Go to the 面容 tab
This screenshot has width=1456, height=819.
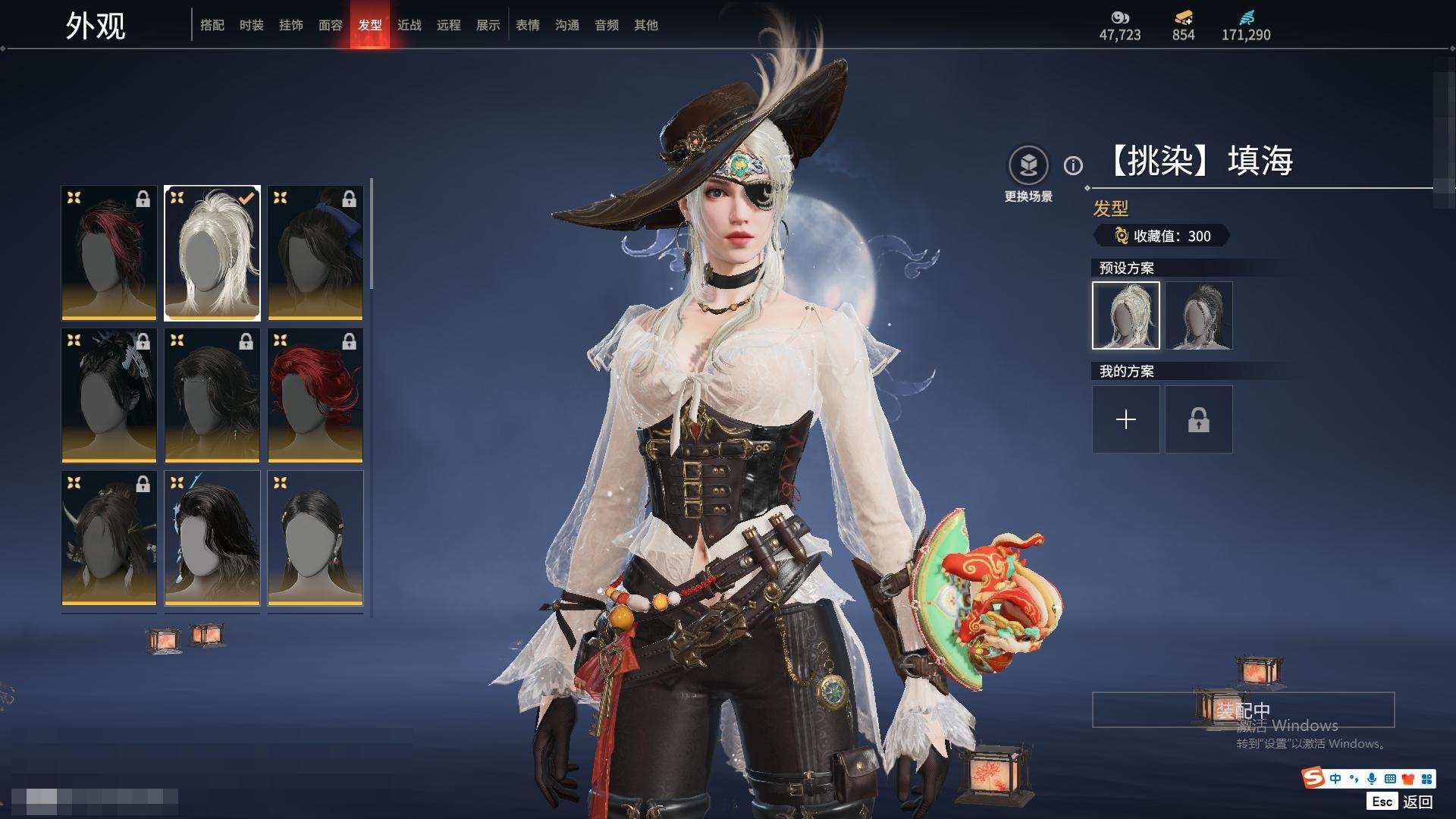click(x=330, y=25)
